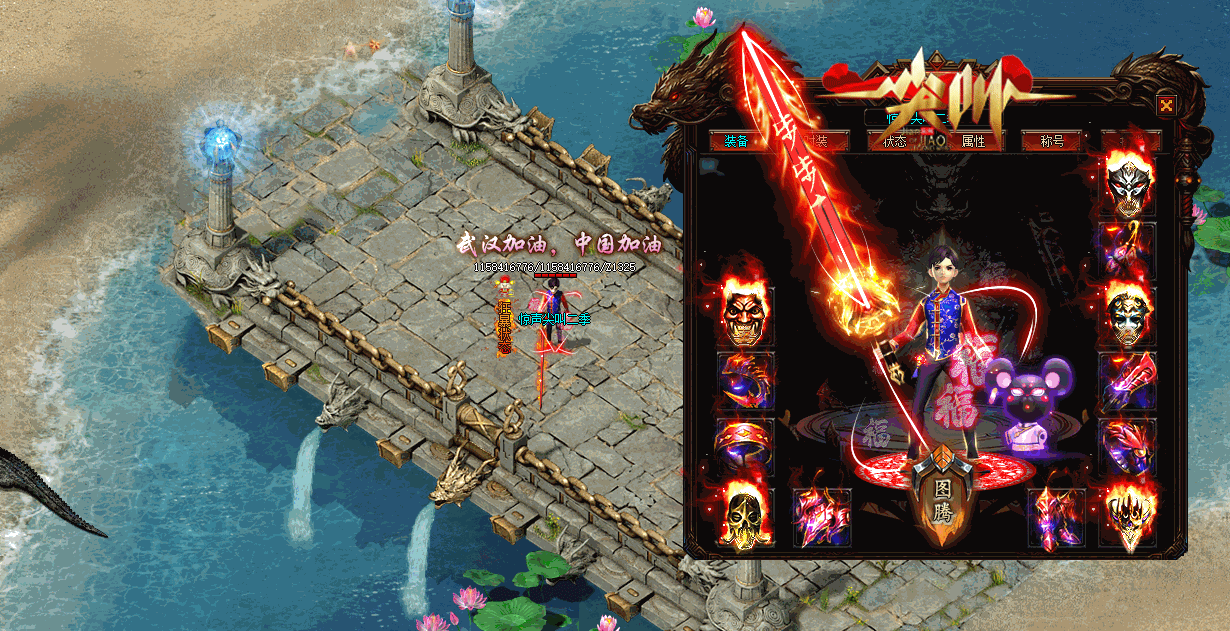
Task: Choose the silver demon mask with red eyes
Action: coord(1127,187)
